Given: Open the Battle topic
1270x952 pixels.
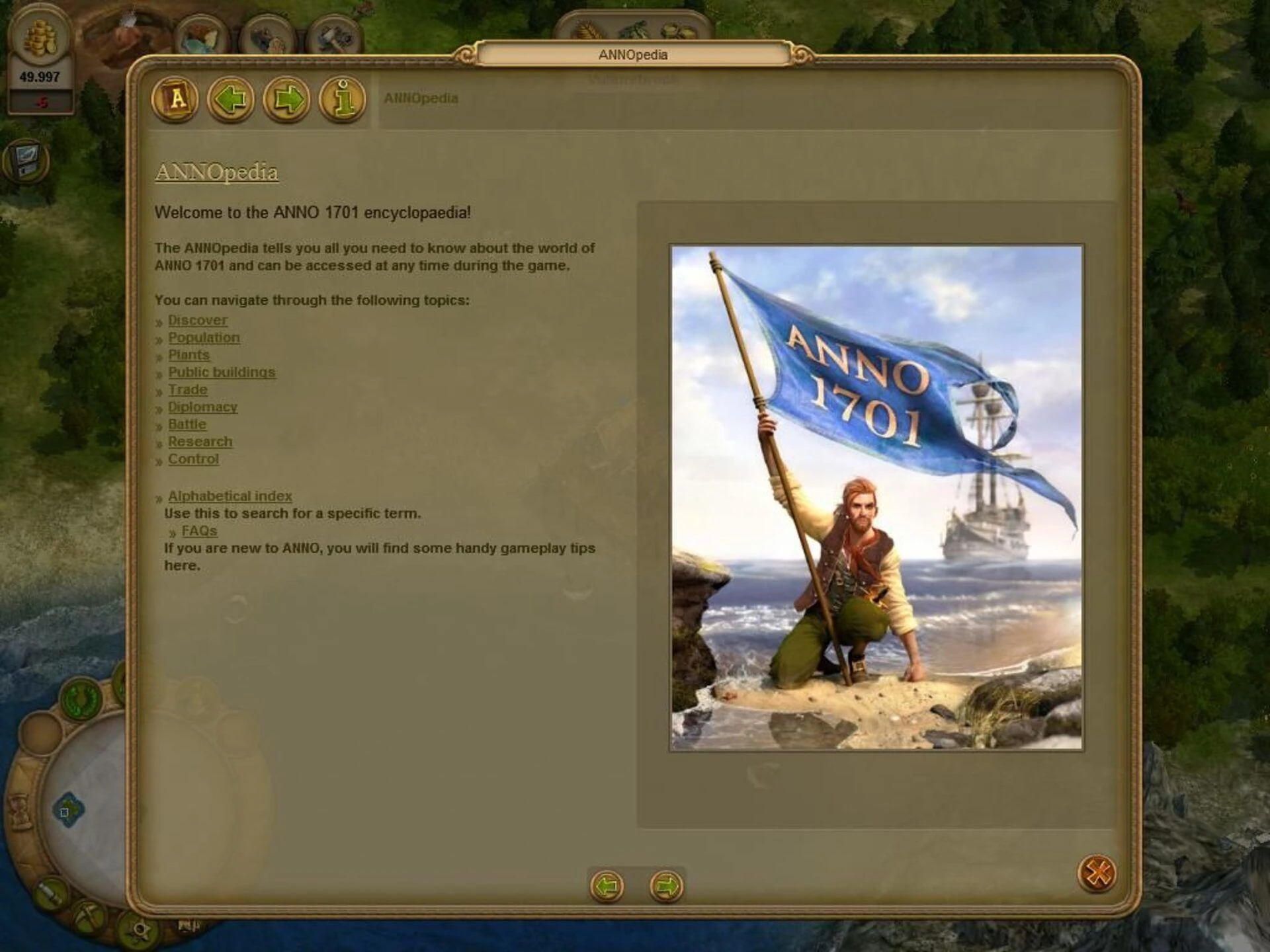Looking at the screenshot, I should [x=187, y=424].
